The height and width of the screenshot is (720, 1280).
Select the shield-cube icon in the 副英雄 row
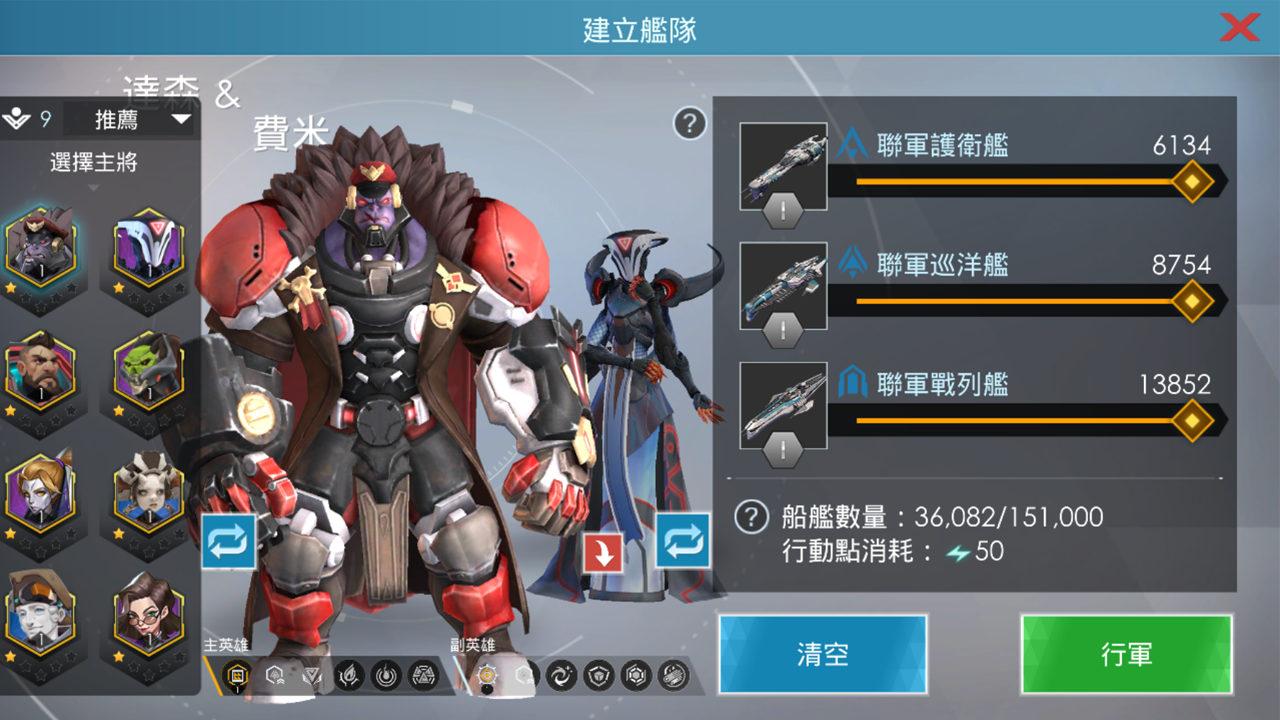click(598, 677)
